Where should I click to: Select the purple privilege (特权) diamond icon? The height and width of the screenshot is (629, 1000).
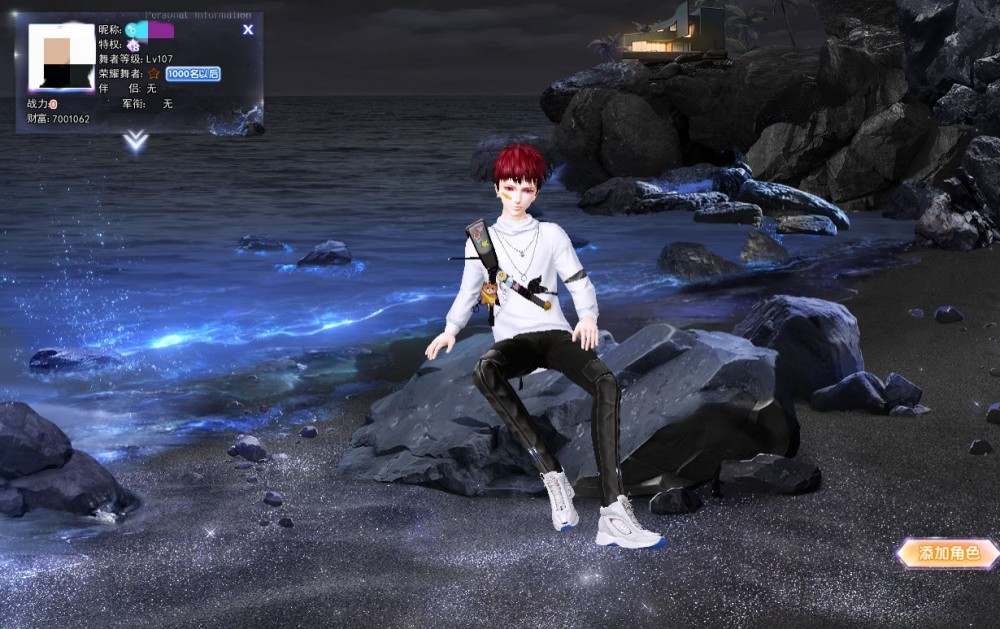coord(132,45)
